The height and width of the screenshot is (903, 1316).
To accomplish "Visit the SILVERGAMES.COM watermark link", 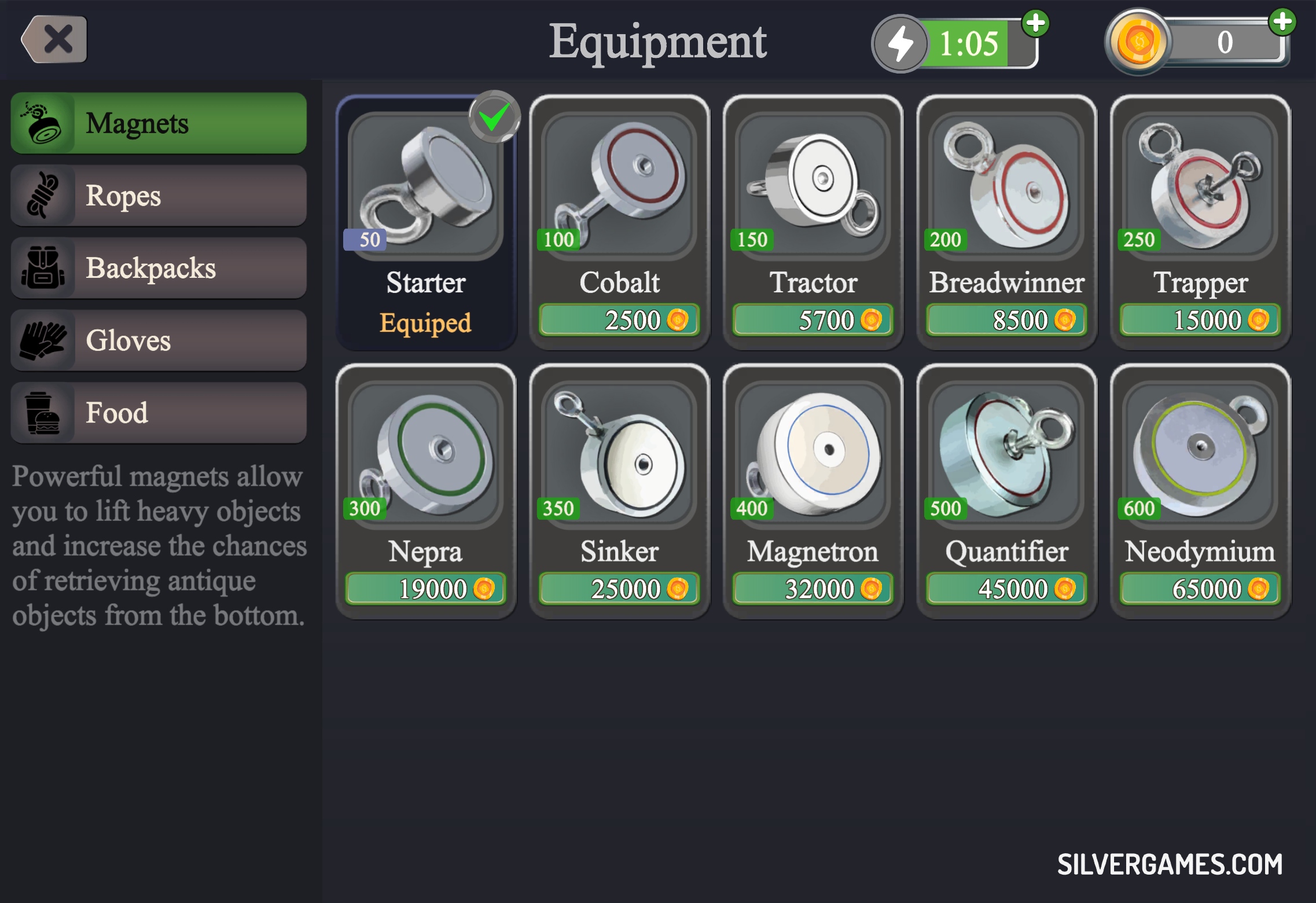I will pos(1170,864).
